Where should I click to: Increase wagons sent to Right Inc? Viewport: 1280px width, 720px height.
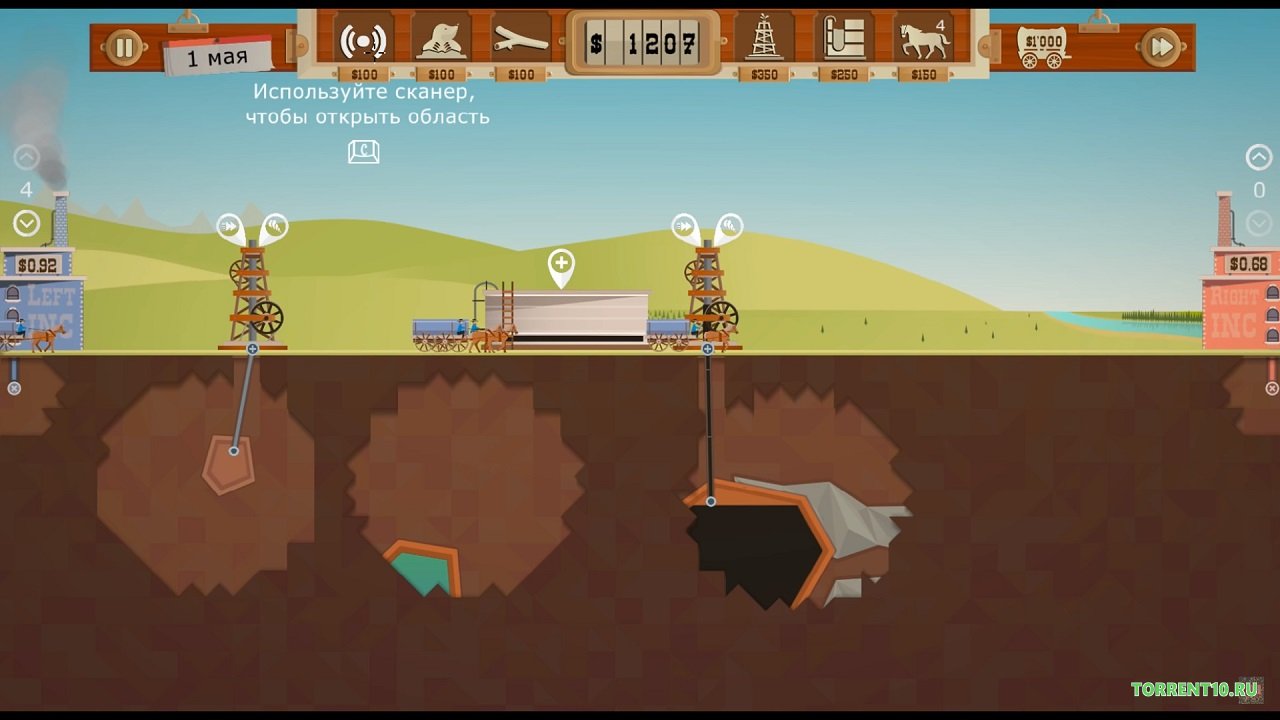1258,158
